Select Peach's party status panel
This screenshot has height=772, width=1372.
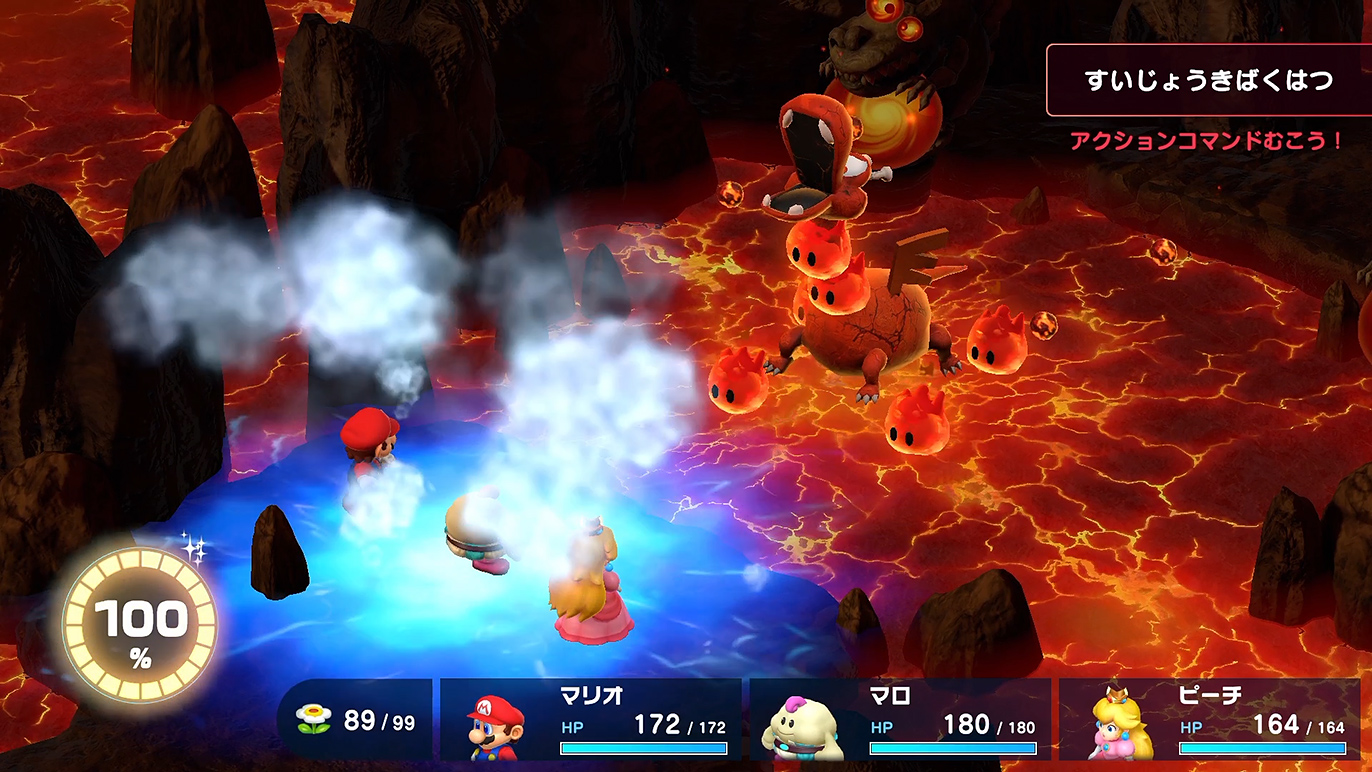tap(1210, 719)
